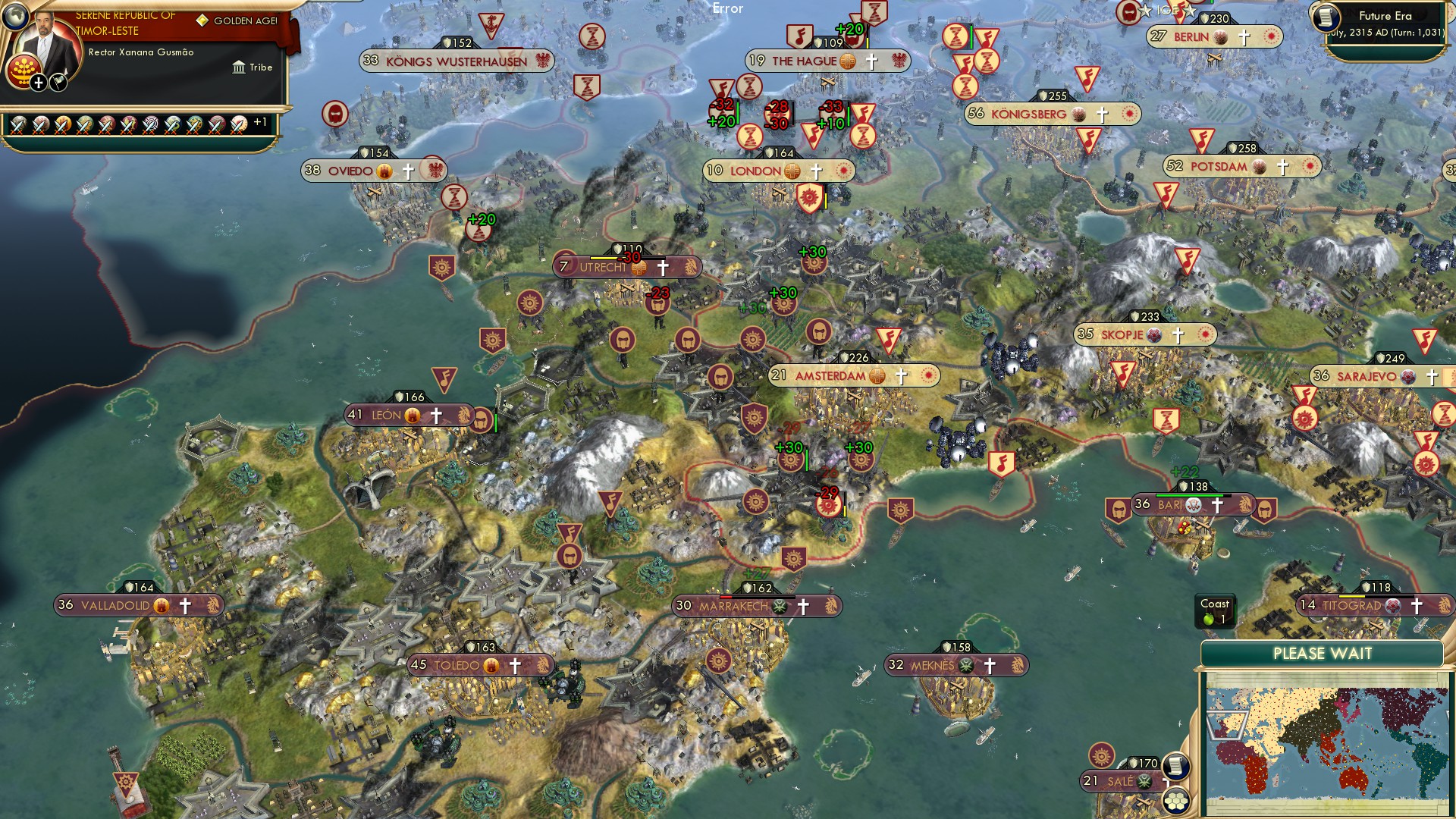The image size is (1456, 819).
Task: Click the Golden Age diamond icon
Action: [202, 20]
